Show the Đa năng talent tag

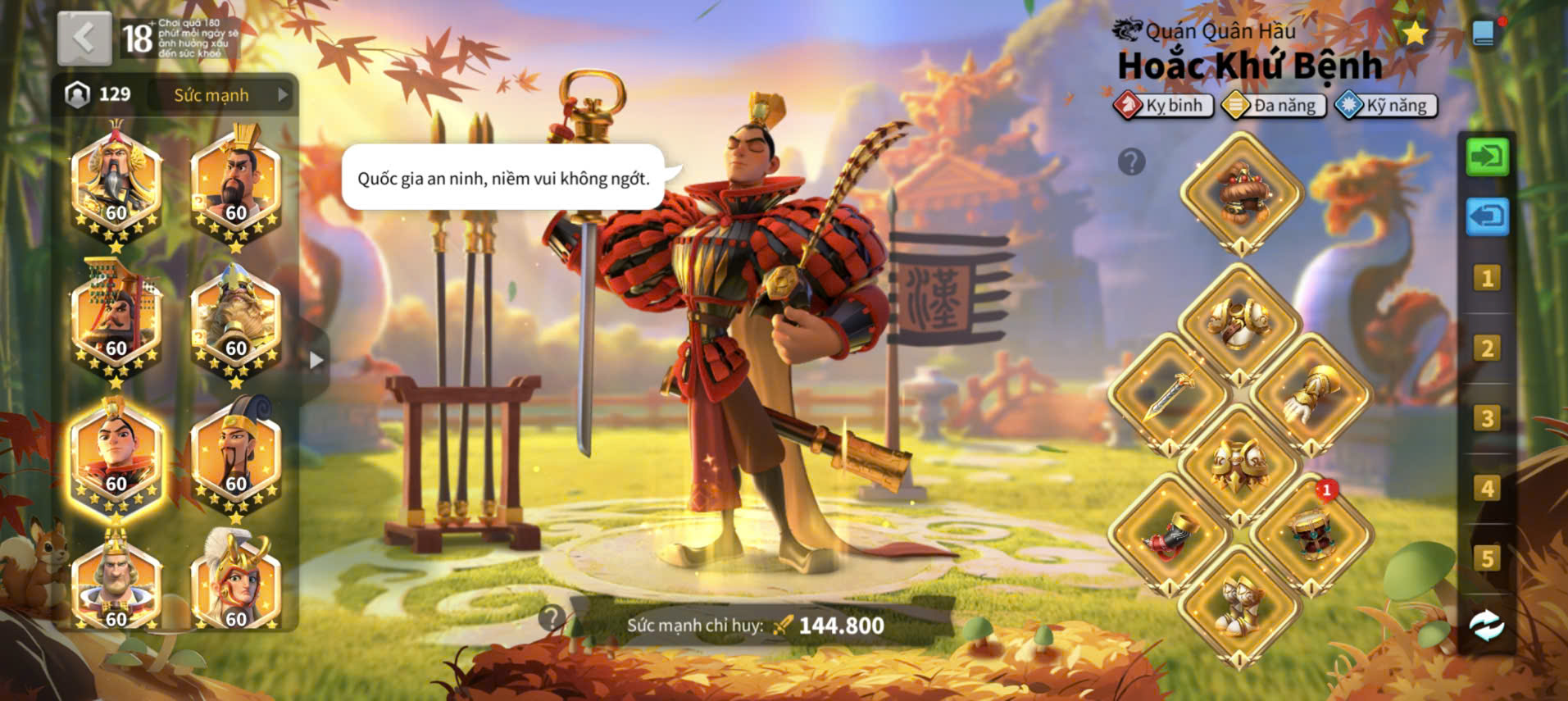point(1274,106)
